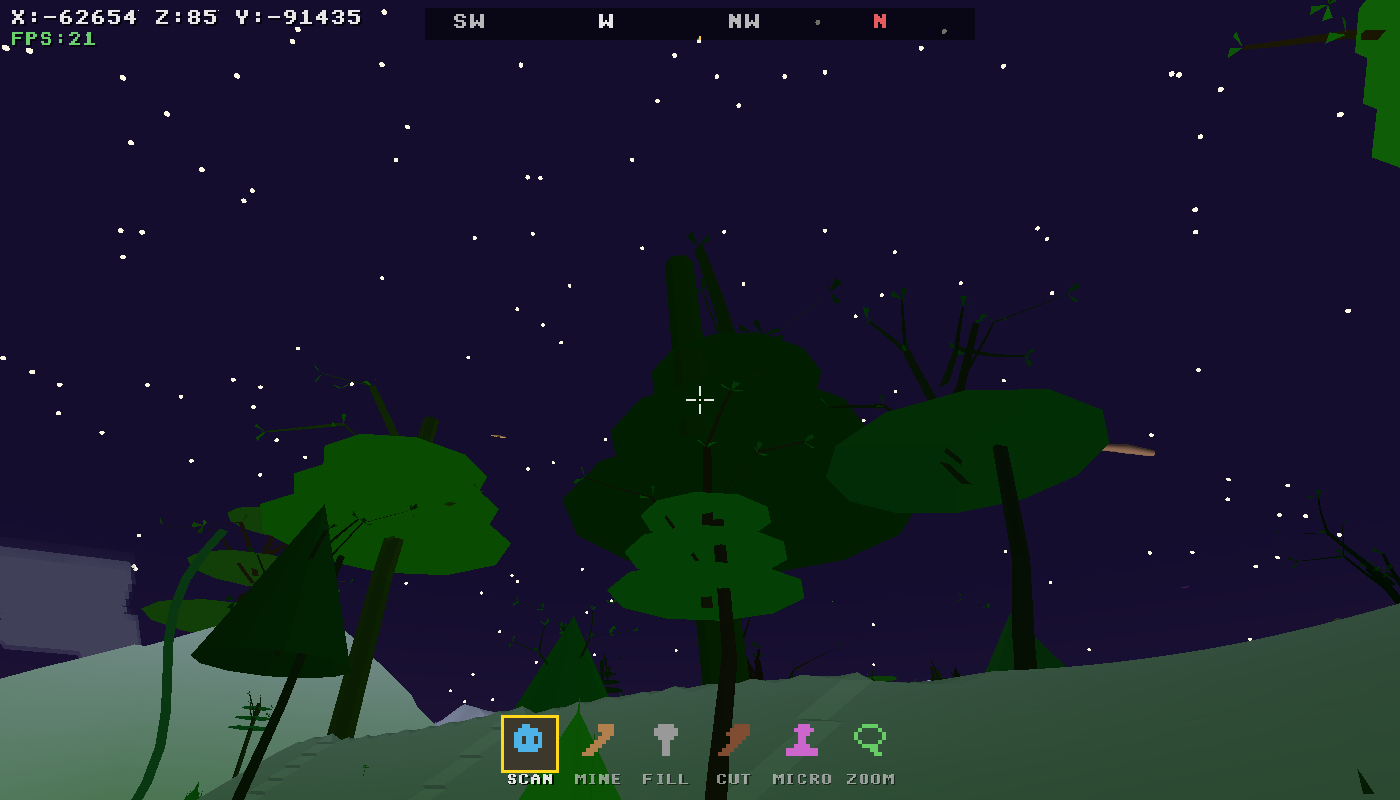Screen dimensions: 1400x800
Task: Select the MINE pickaxe tool icon
Action: [597, 741]
